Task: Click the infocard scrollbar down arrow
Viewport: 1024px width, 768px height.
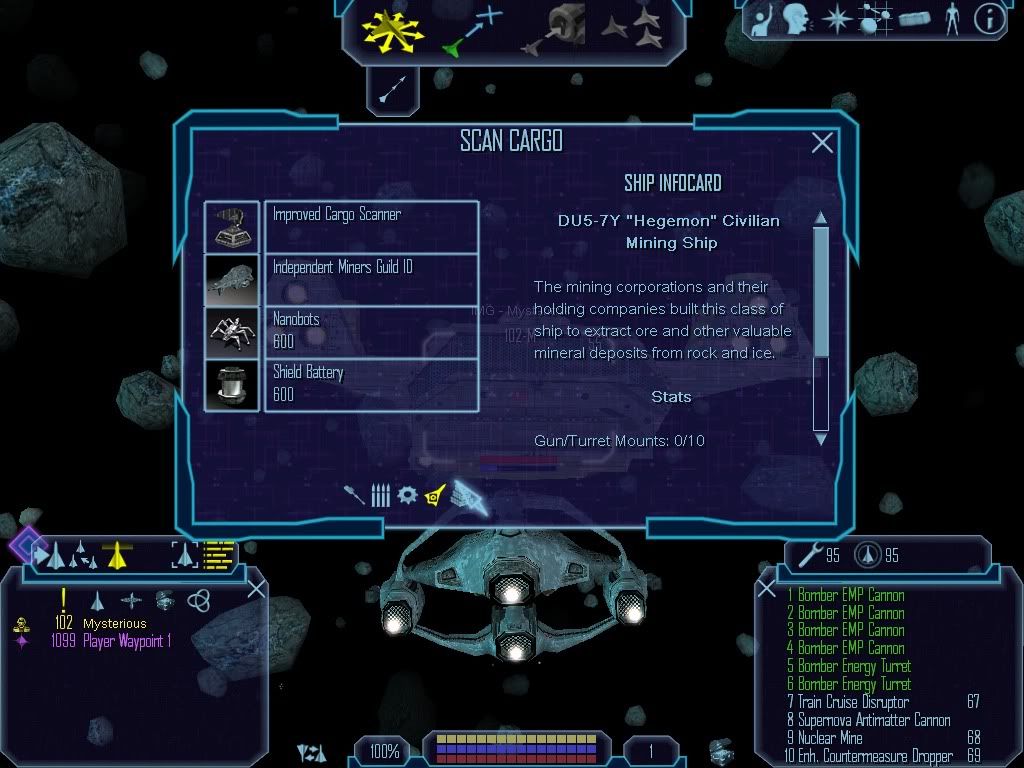Action: (x=821, y=438)
